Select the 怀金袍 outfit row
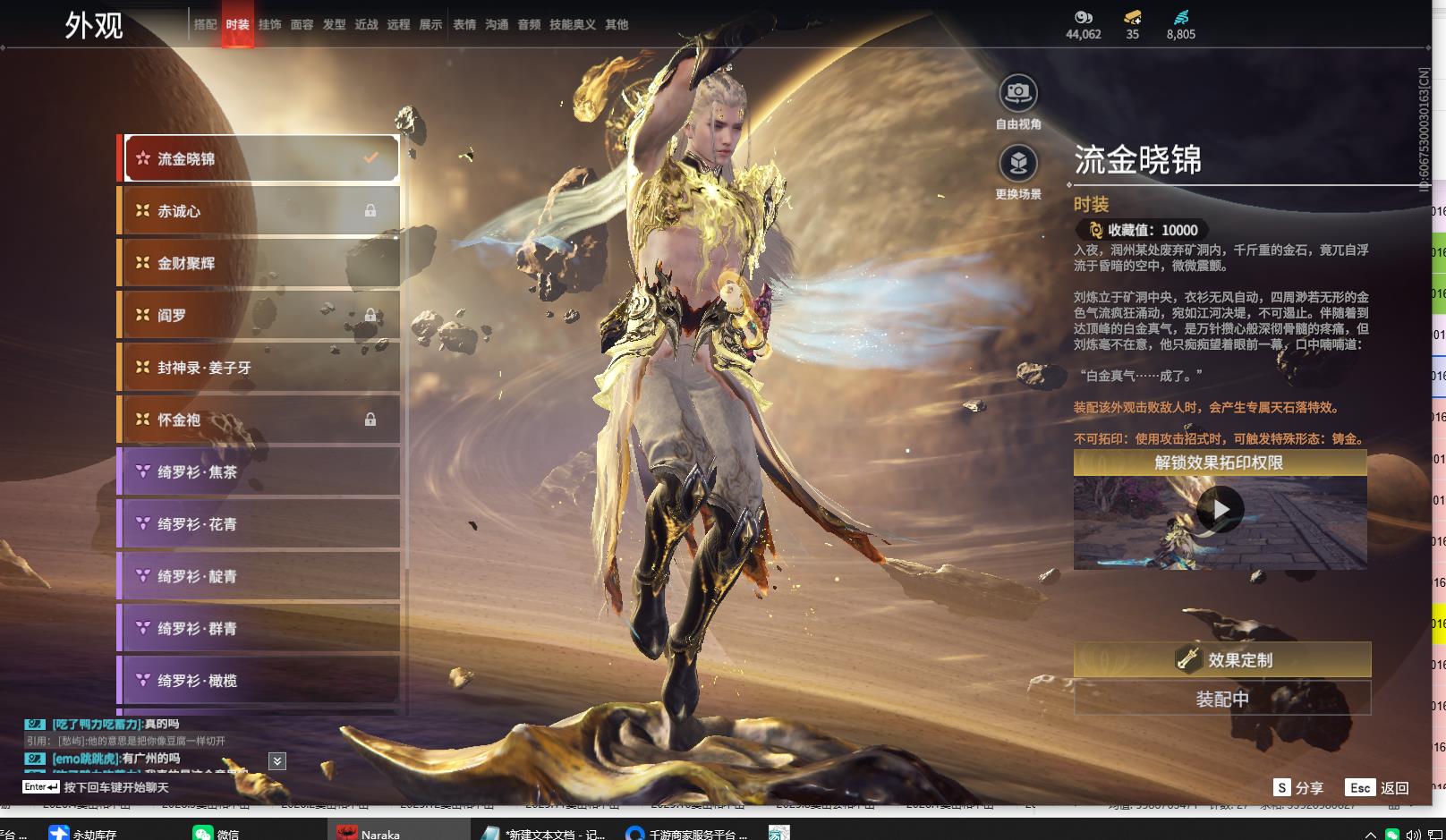 tap(259, 420)
